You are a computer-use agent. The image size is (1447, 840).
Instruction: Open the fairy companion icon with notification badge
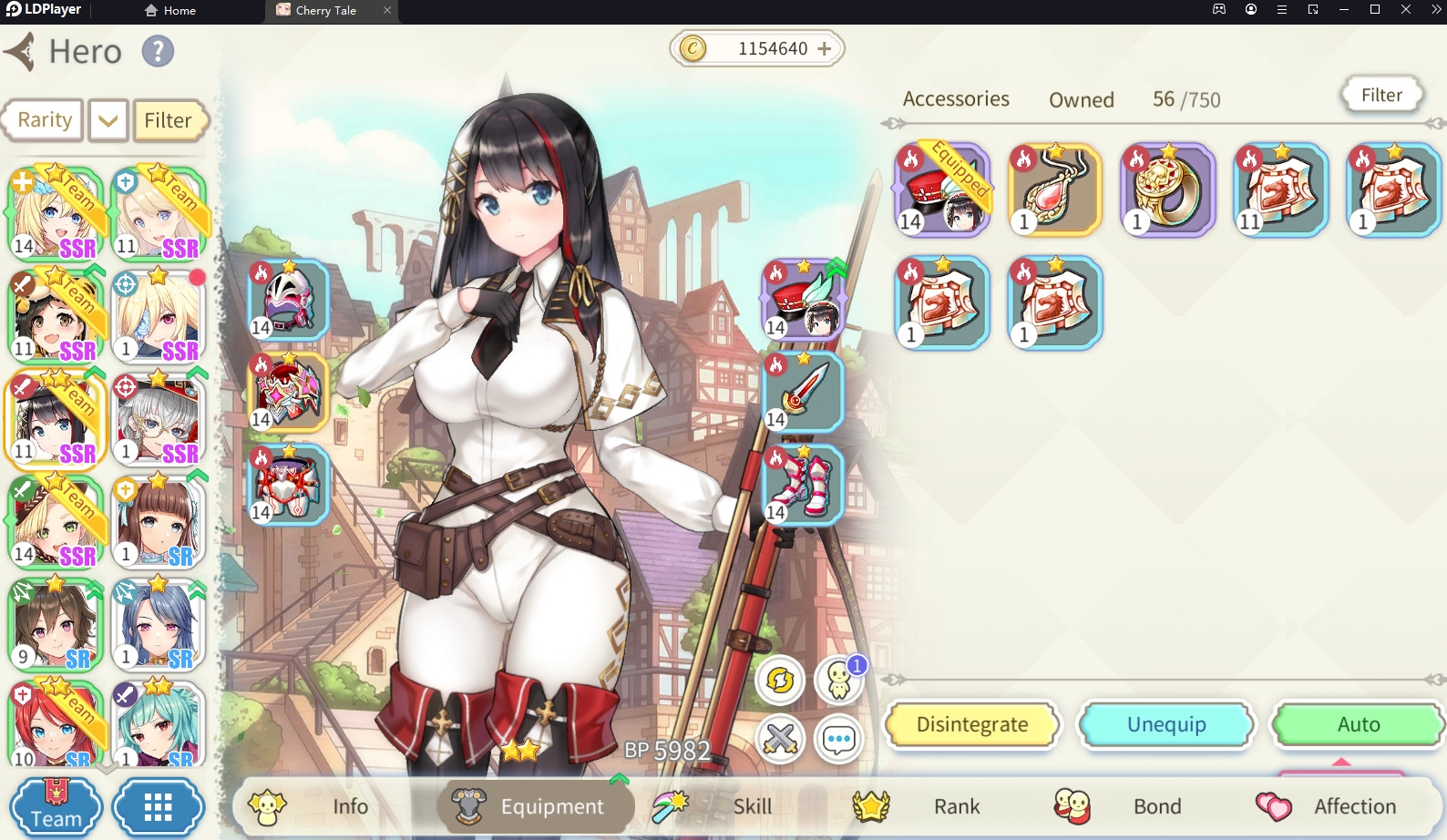[x=837, y=680]
